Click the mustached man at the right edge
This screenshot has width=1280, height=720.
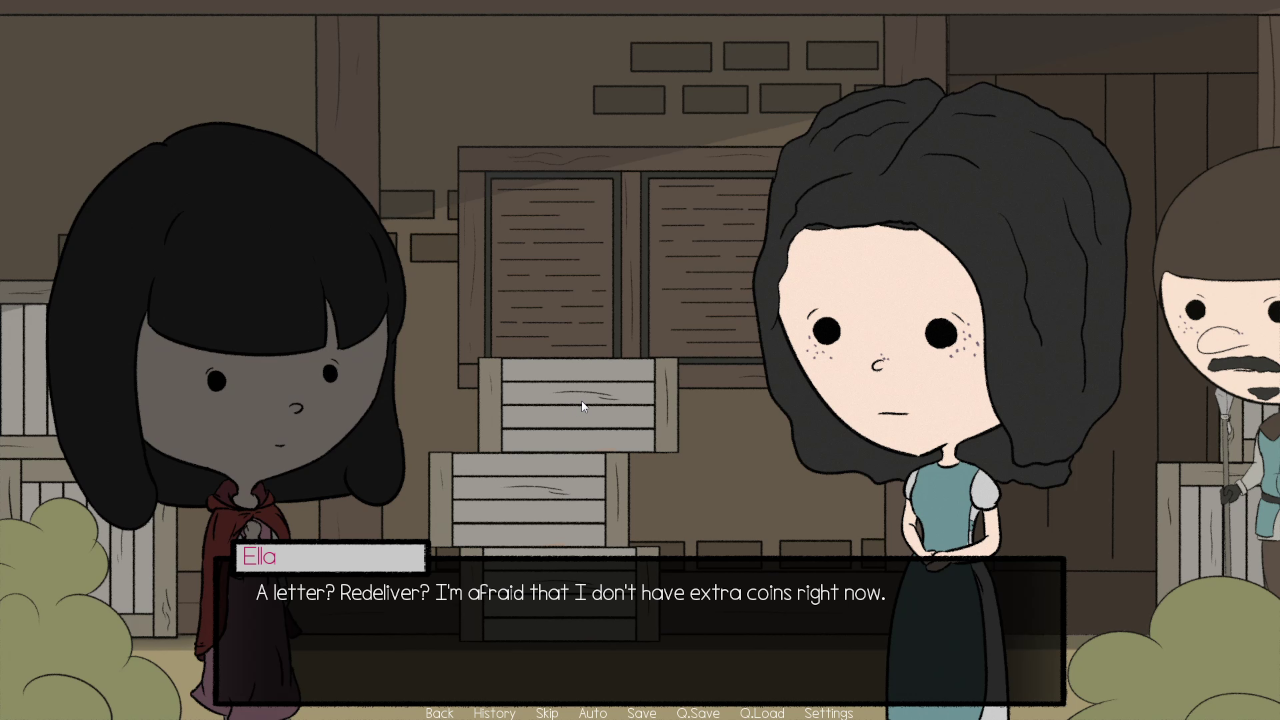tap(1230, 350)
